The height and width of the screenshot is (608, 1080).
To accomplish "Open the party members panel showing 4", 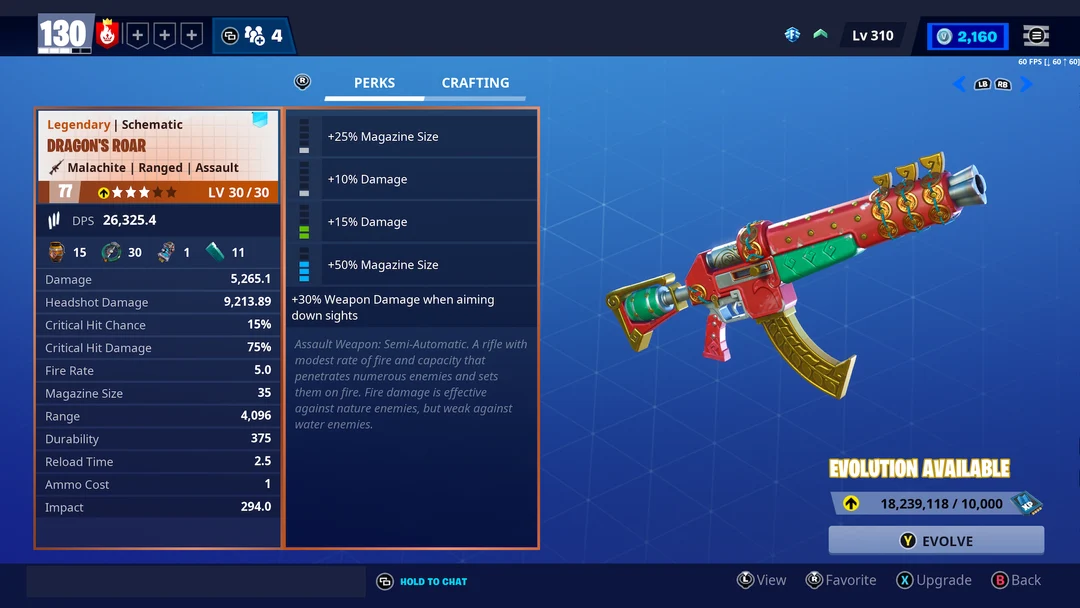I will [254, 36].
